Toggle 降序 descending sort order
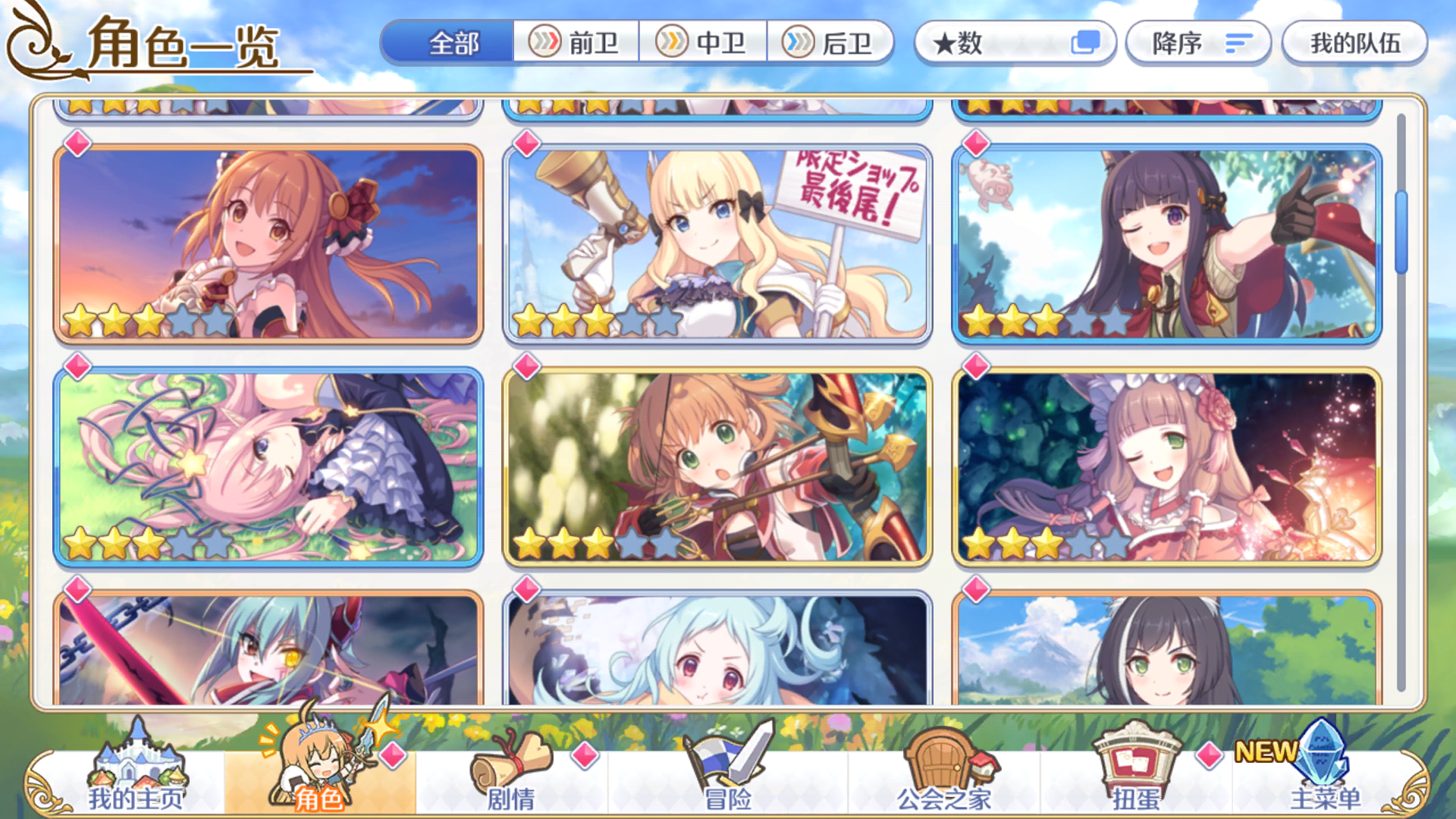1456x819 pixels. pos(1197,43)
